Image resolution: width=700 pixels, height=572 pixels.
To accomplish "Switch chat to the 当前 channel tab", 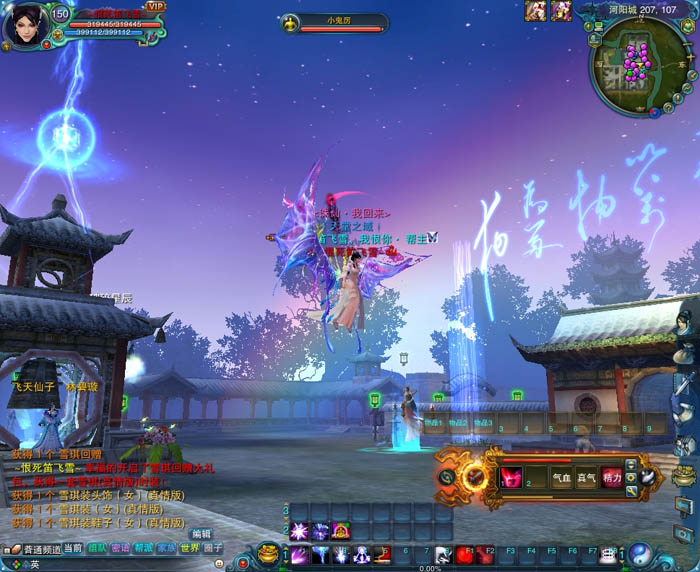I will pyautogui.click(x=73, y=548).
